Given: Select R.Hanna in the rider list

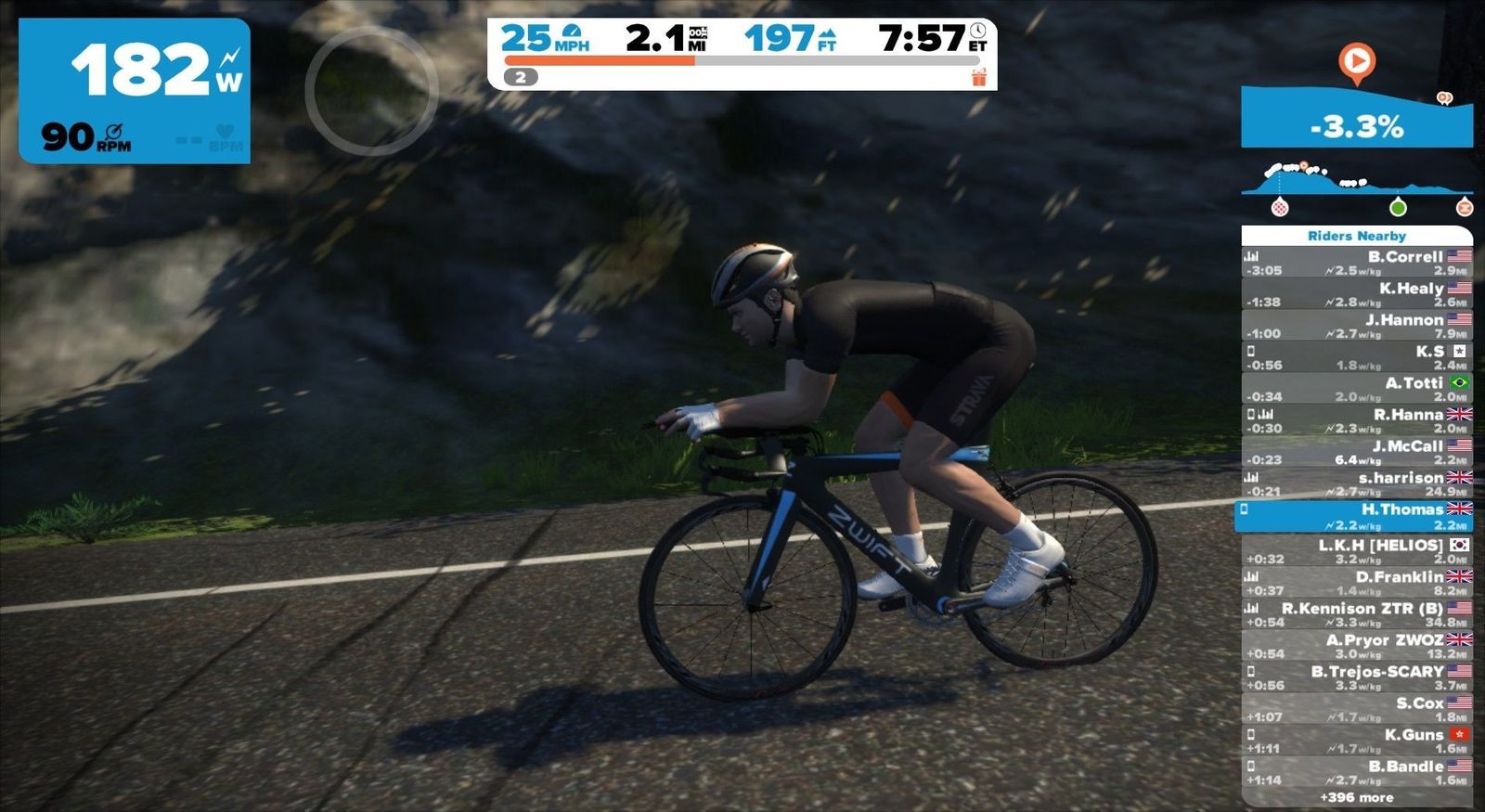Looking at the screenshot, I should (x=1357, y=420).
